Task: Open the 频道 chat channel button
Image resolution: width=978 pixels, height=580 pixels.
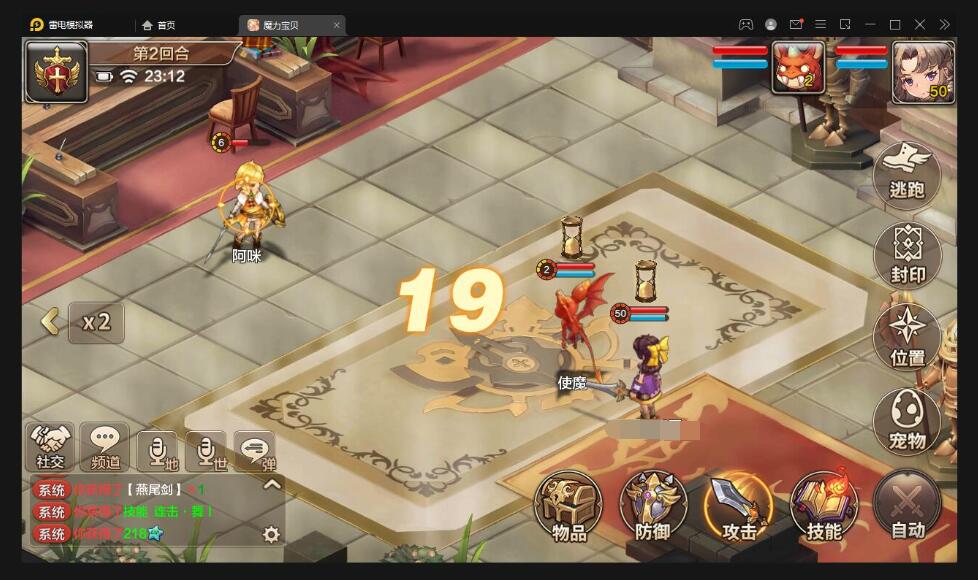Action: (105, 446)
